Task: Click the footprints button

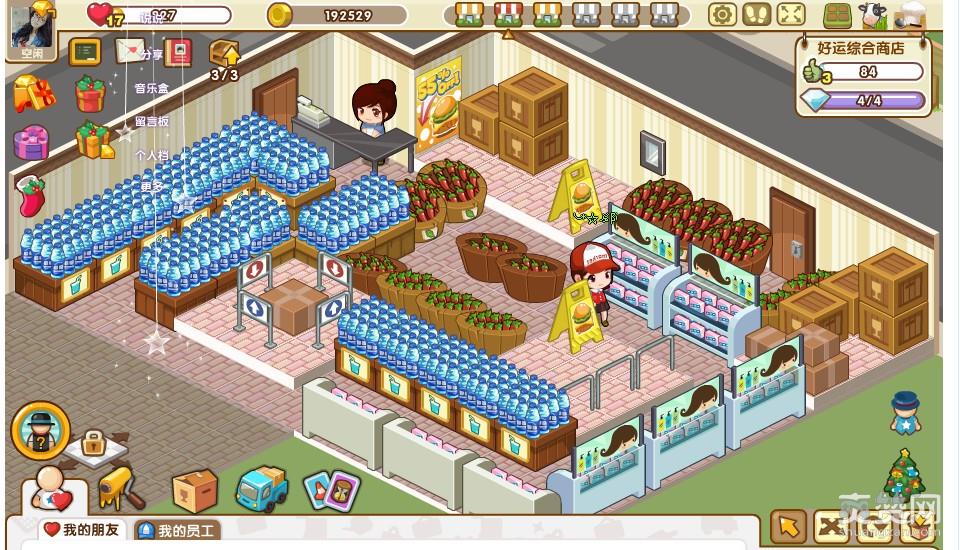Action: (x=756, y=14)
